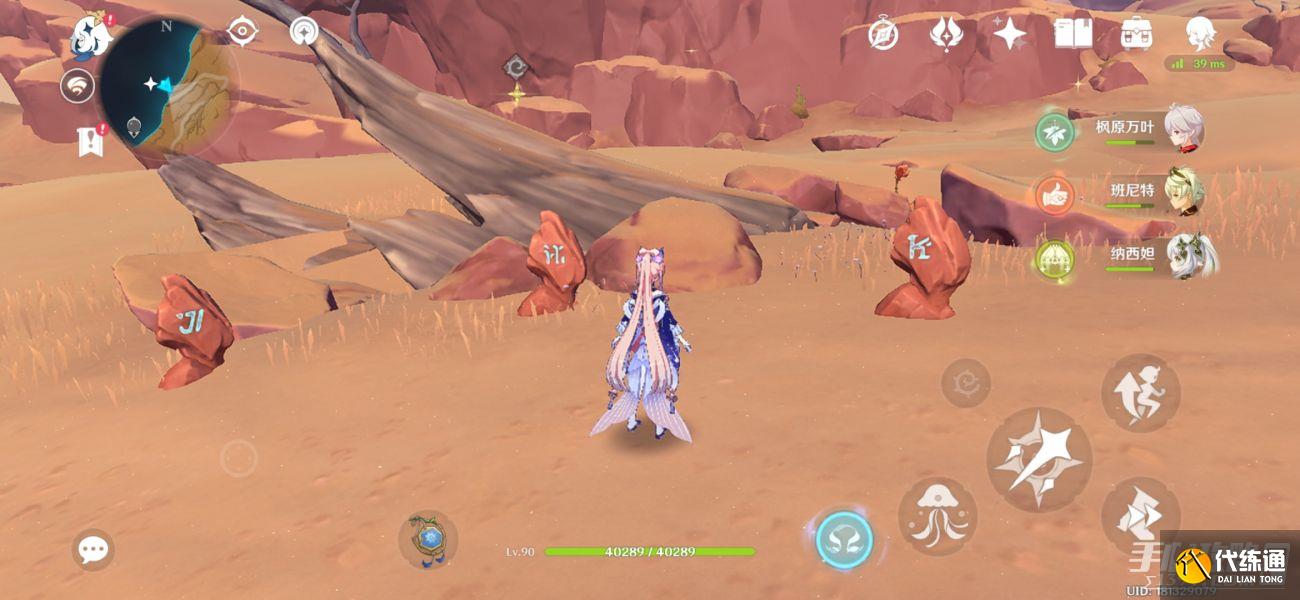Open the compass icon in top bar
The image size is (1300, 600).
coord(882,34)
